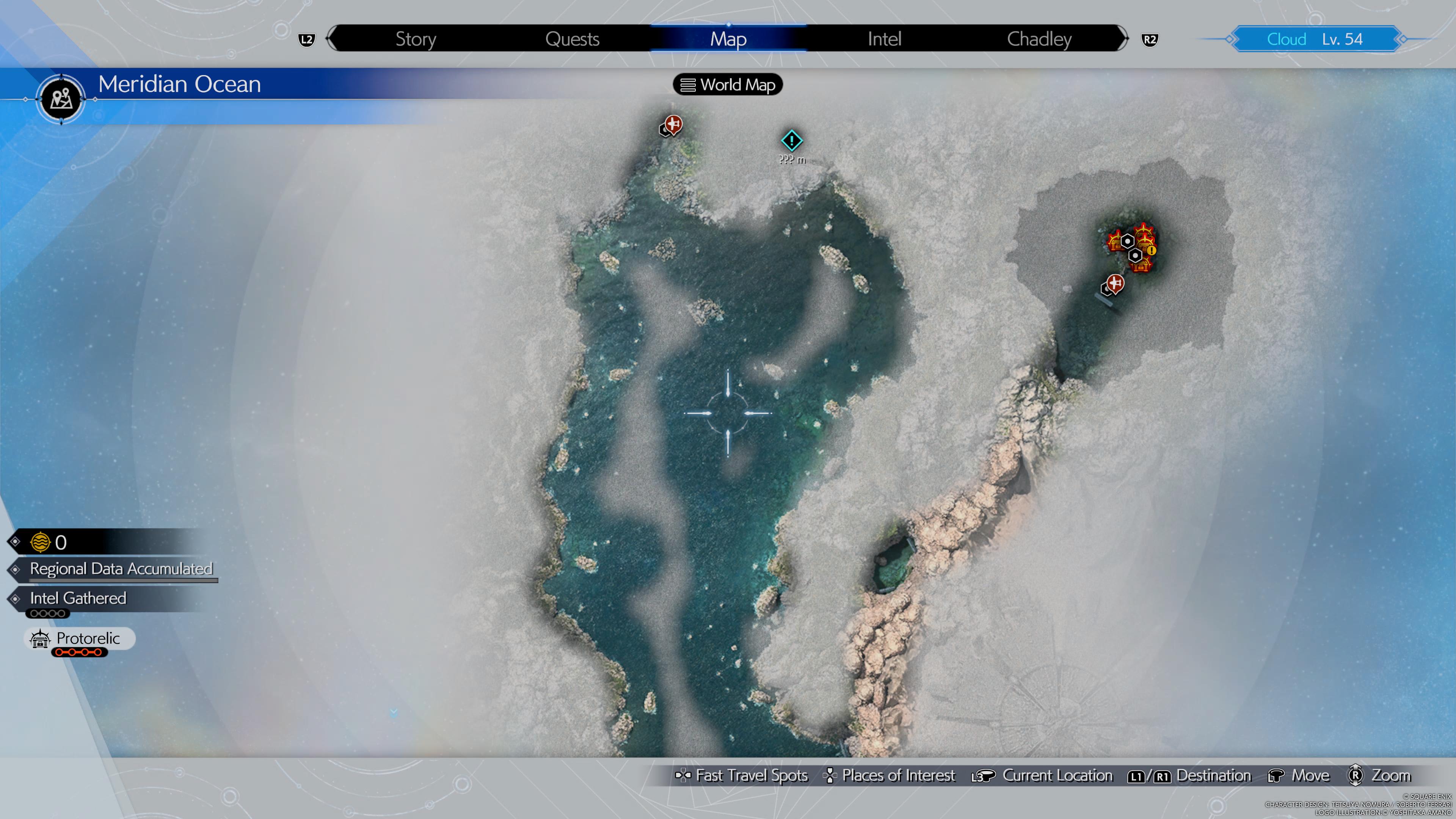Select the yellow exclamation mark map badge
This screenshot has height=819, width=1456.
(1152, 250)
